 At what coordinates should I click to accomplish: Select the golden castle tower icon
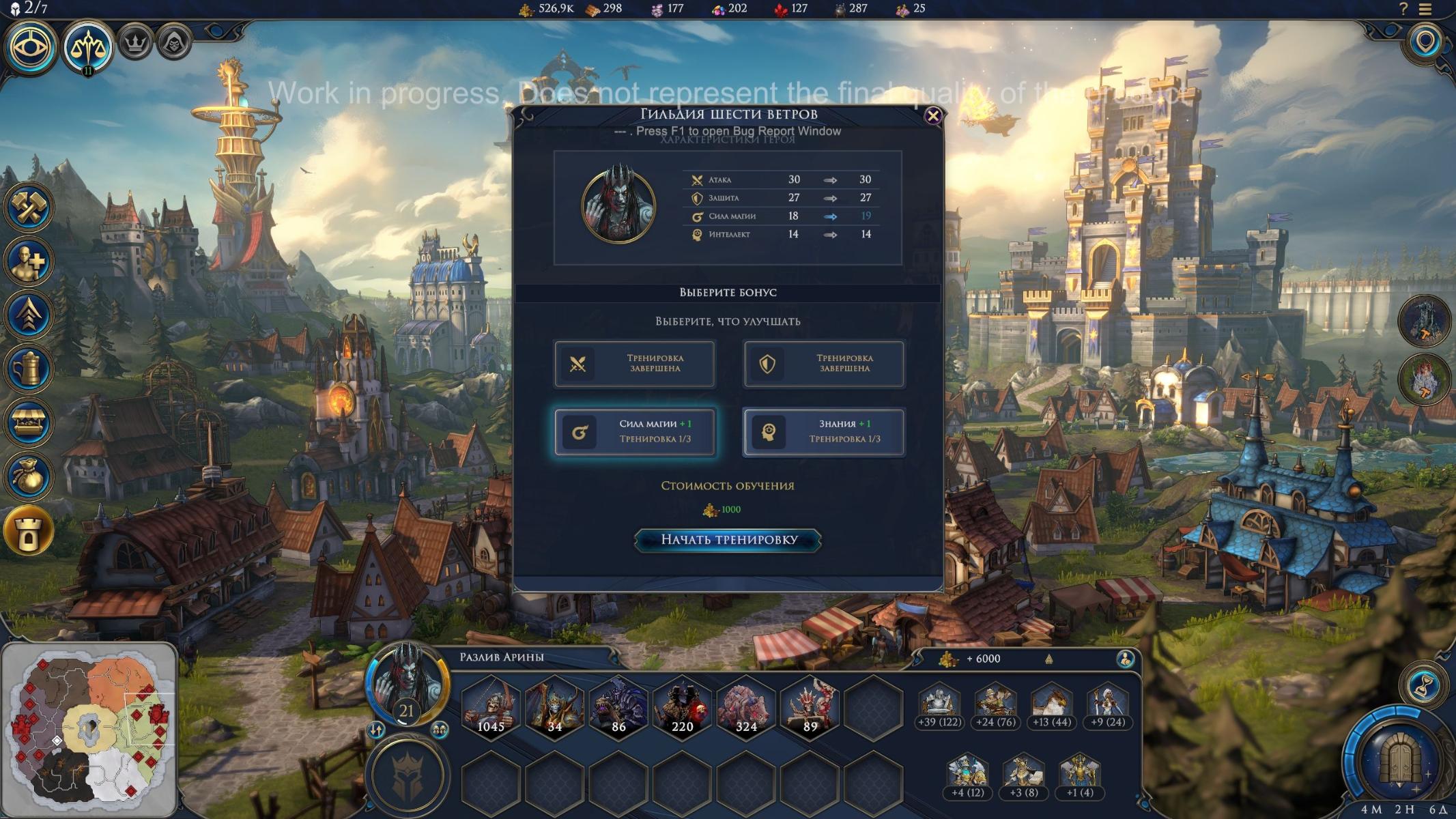tap(29, 531)
